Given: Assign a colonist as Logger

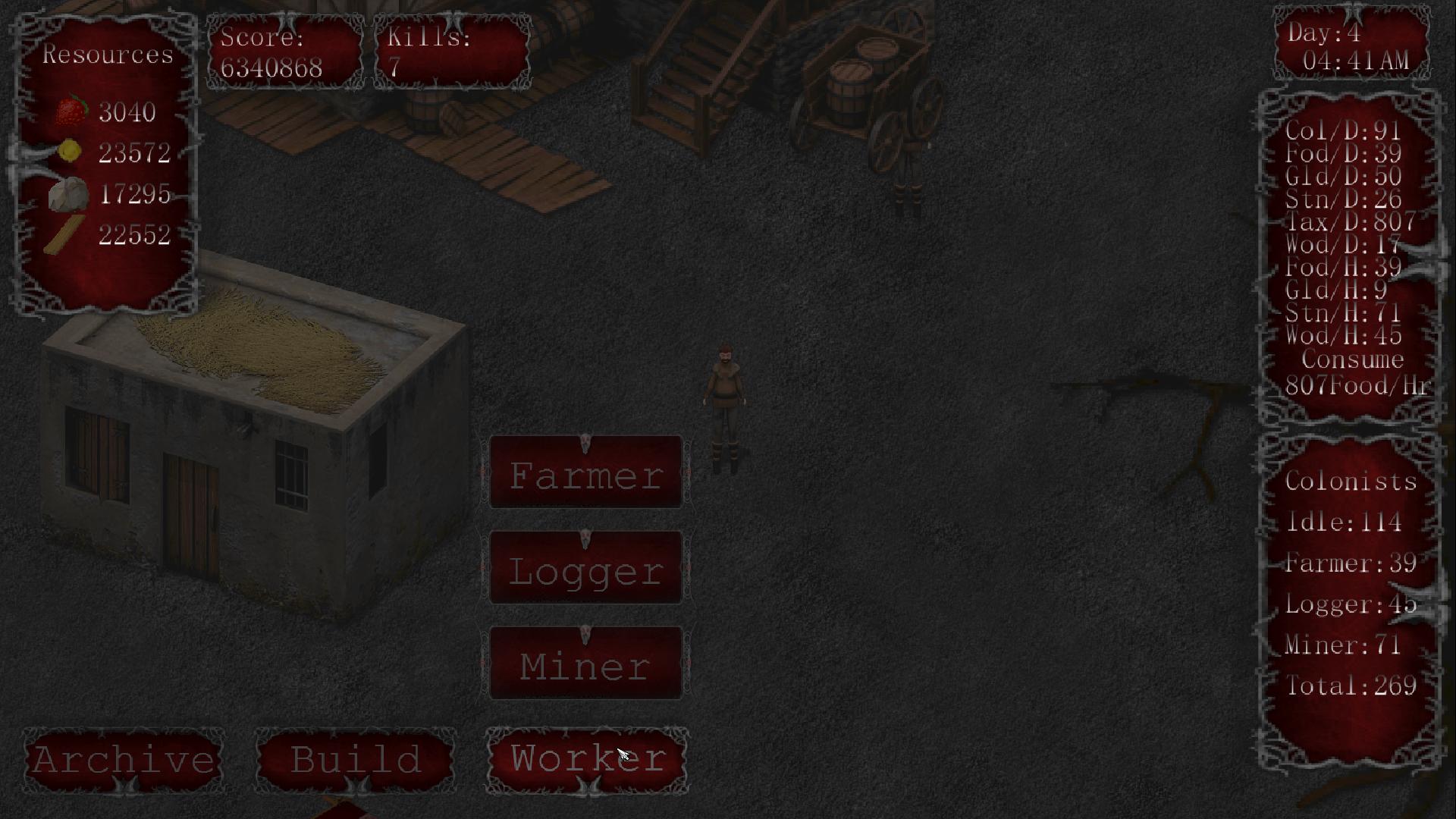Looking at the screenshot, I should pos(585,567).
